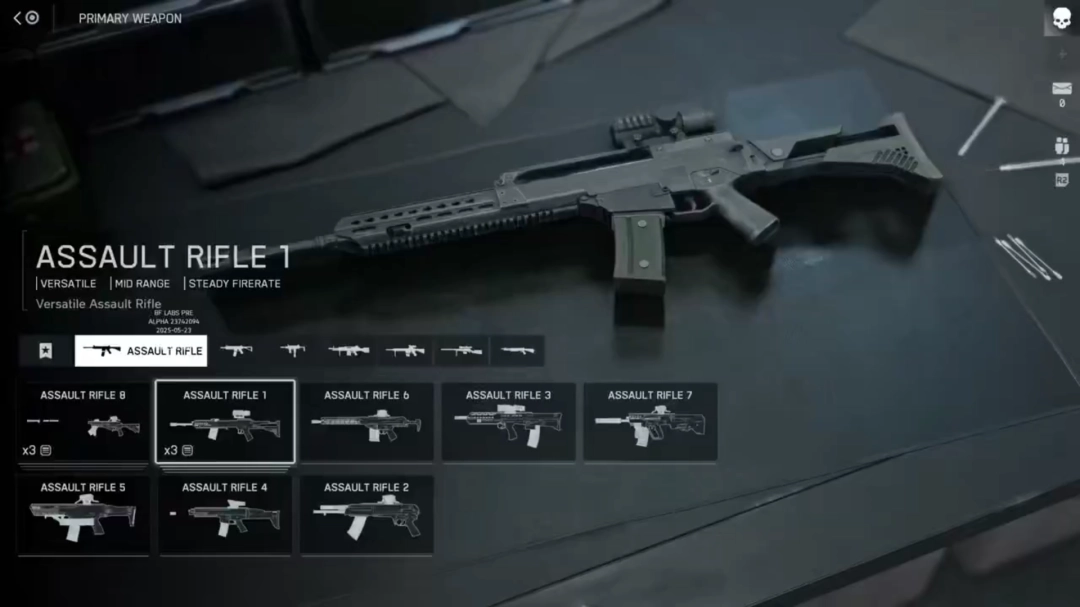Choose the Assault Rifle 8 tile
The height and width of the screenshot is (607, 1080).
(x=83, y=422)
